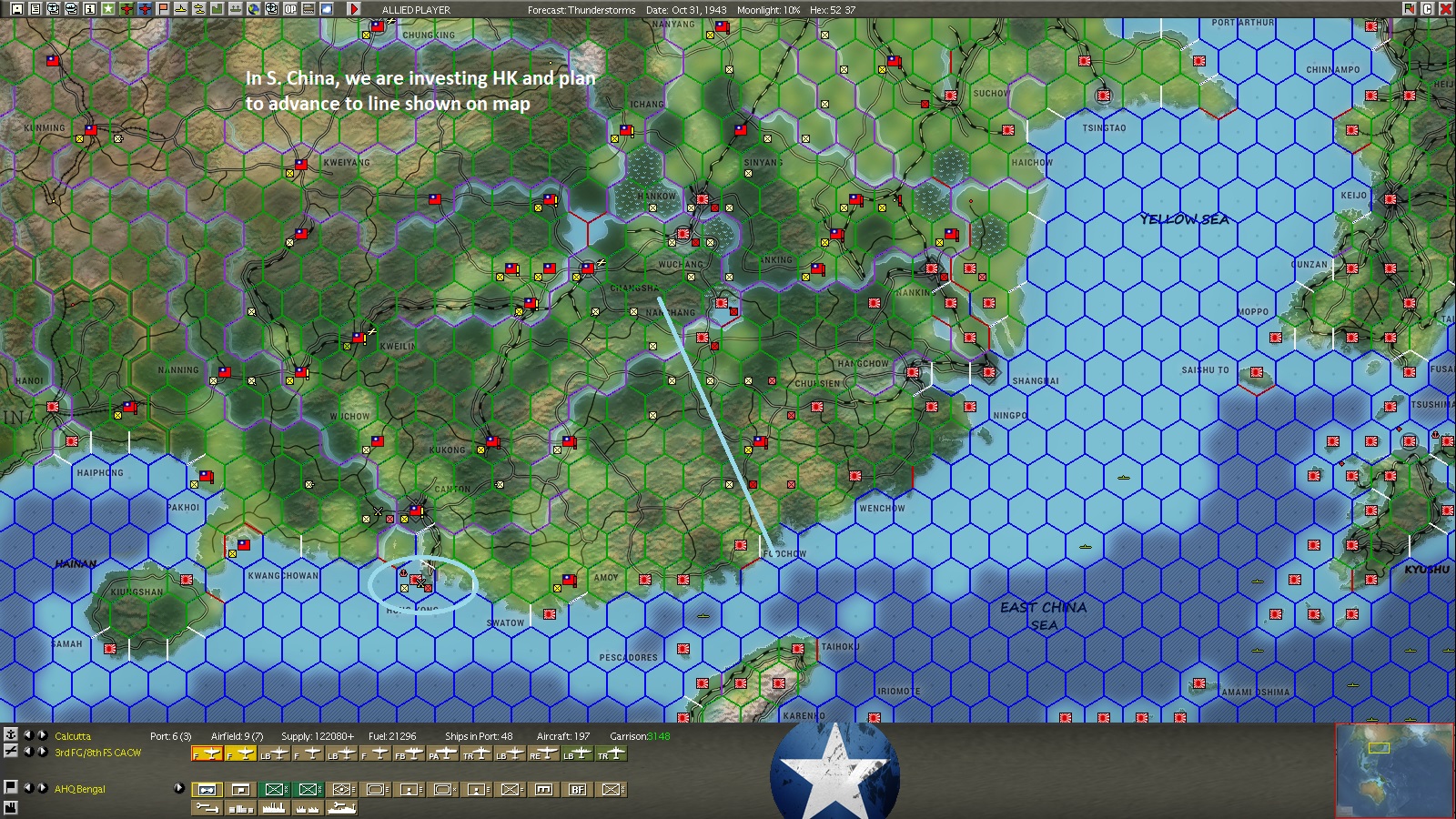Select the green star combat events icon
The height and width of the screenshot is (819, 1456).
click(107, 7)
